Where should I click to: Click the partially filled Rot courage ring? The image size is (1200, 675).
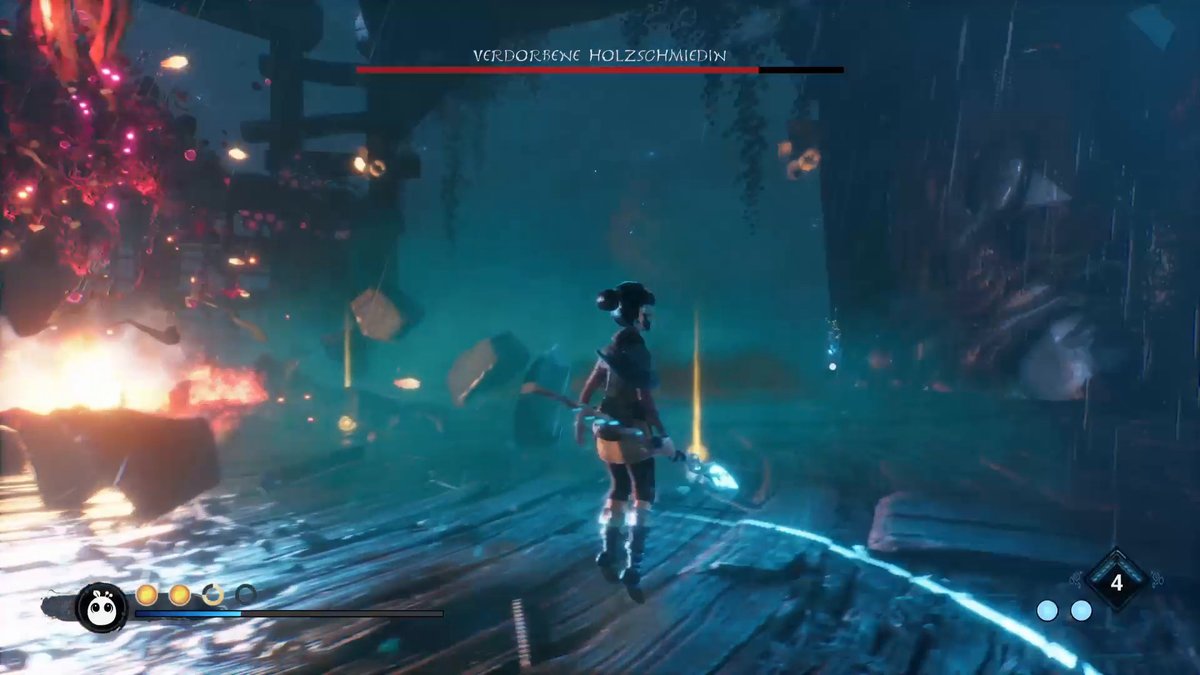pyautogui.click(x=213, y=595)
